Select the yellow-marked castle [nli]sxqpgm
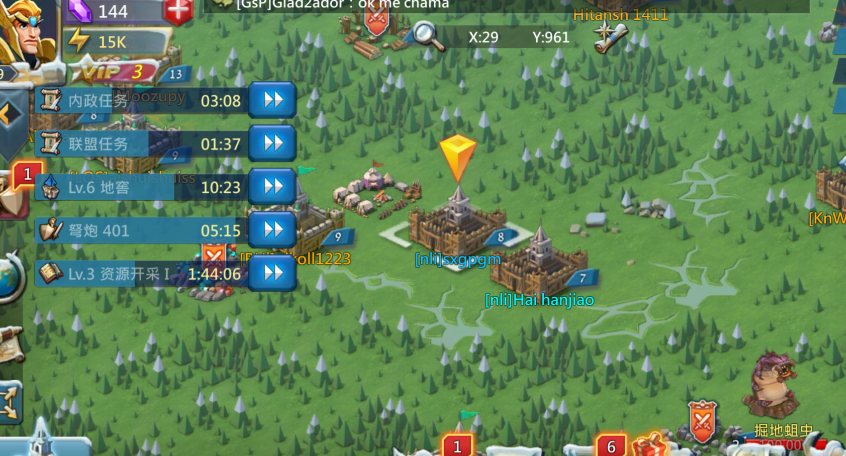The image size is (846, 456). tap(460, 220)
